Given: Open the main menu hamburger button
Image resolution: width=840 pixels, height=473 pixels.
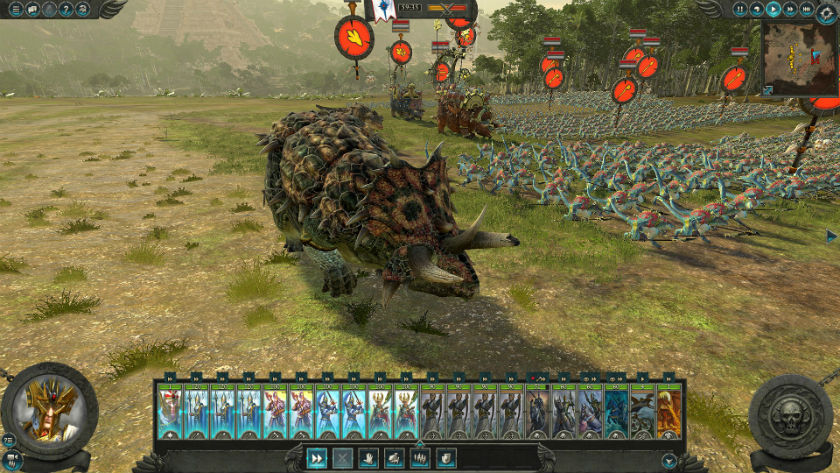Looking at the screenshot, I should (x=15, y=9).
